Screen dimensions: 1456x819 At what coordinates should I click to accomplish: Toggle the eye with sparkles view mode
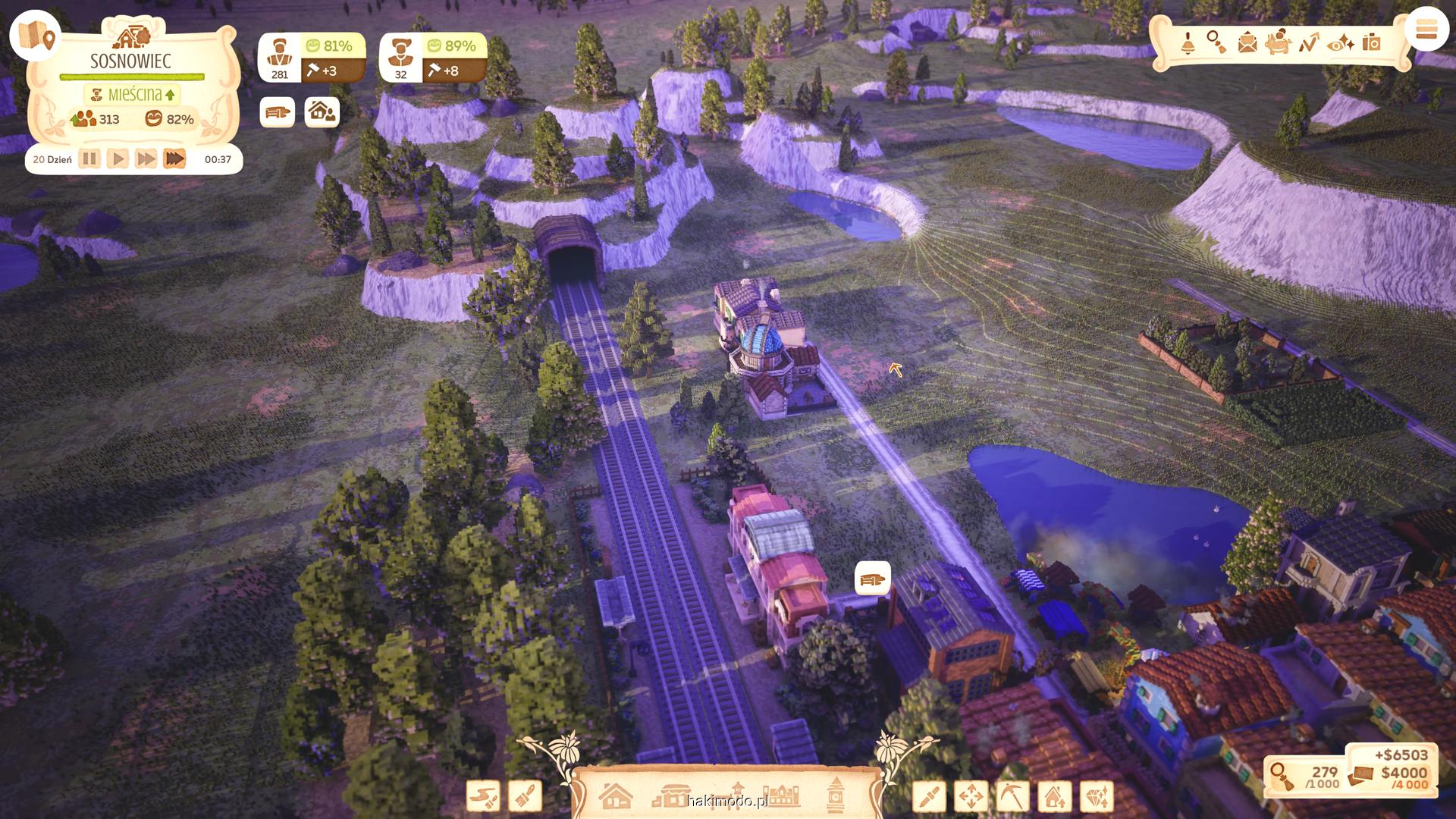tap(1341, 43)
